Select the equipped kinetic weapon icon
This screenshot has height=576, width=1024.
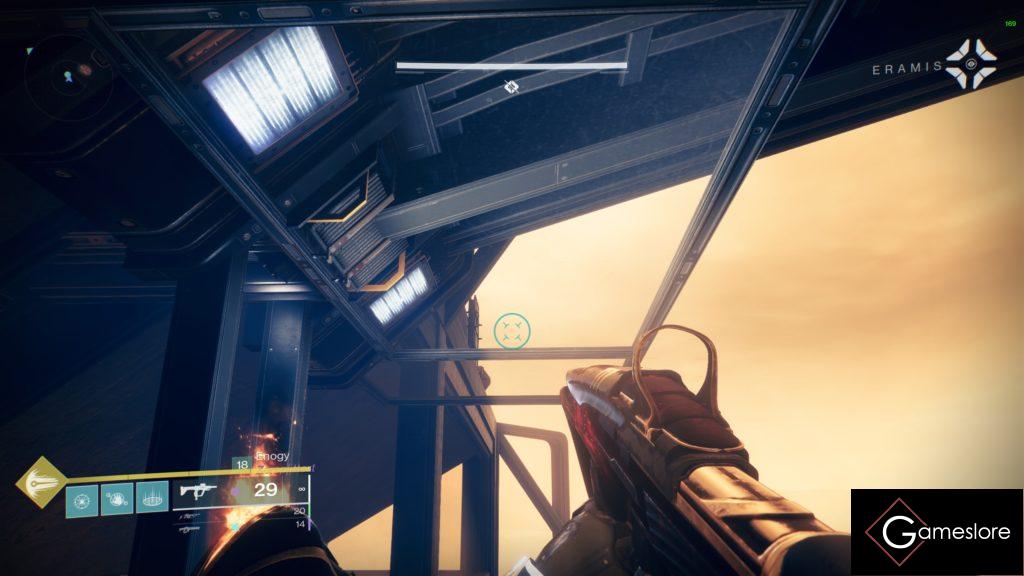coord(196,491)
